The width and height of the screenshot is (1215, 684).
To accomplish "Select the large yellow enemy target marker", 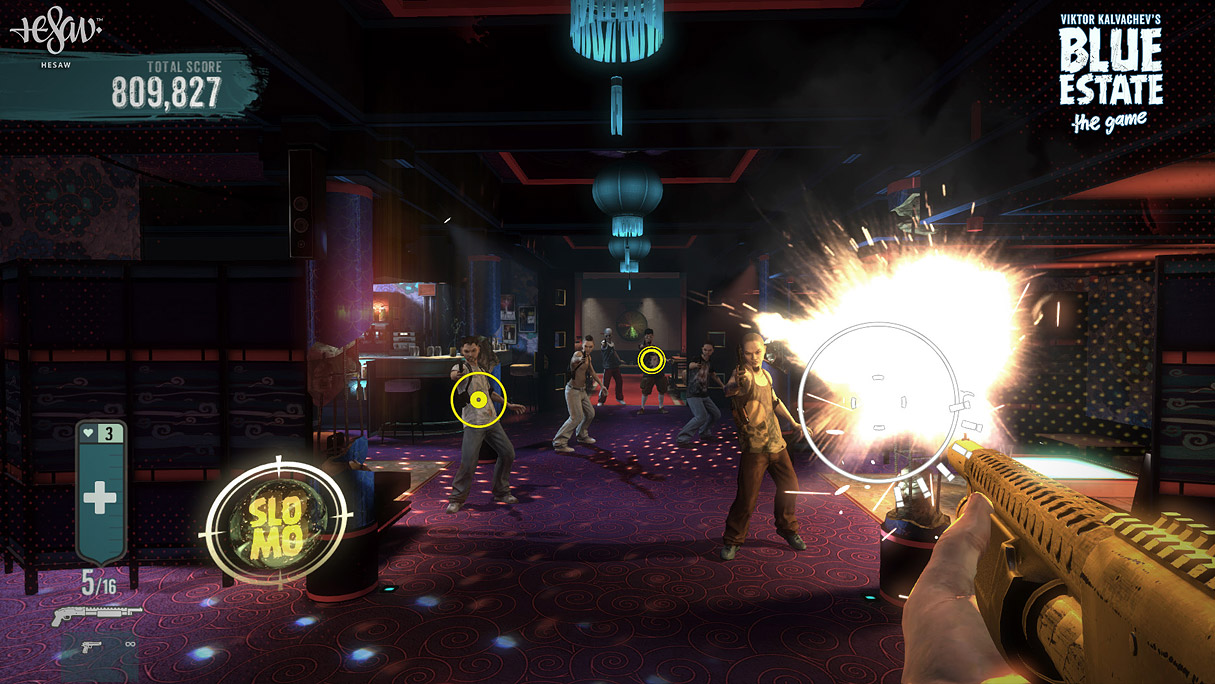I will [478, 400].
